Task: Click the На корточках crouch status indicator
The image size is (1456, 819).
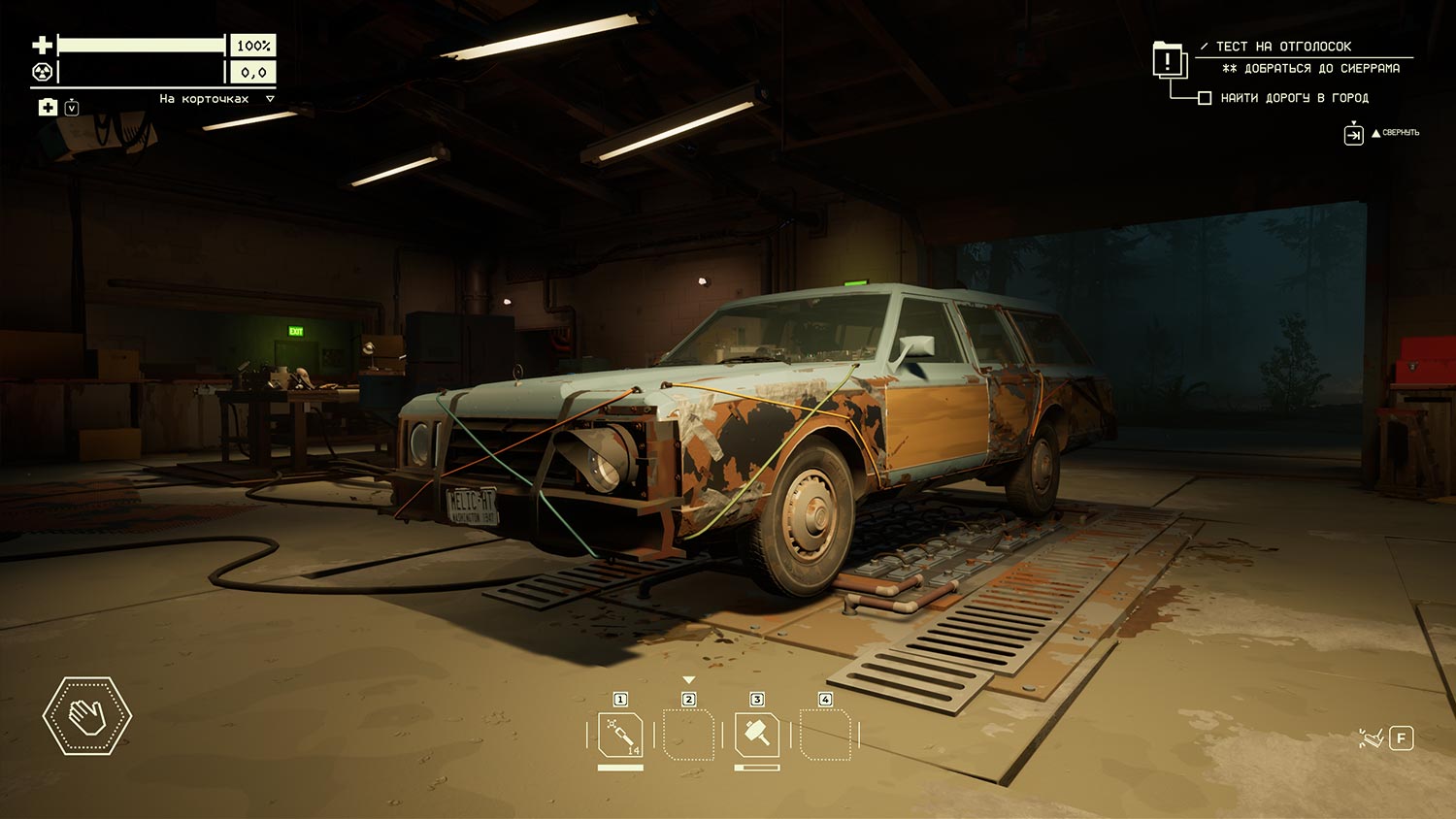Action: pyautogui.click(x=205, y=99)
